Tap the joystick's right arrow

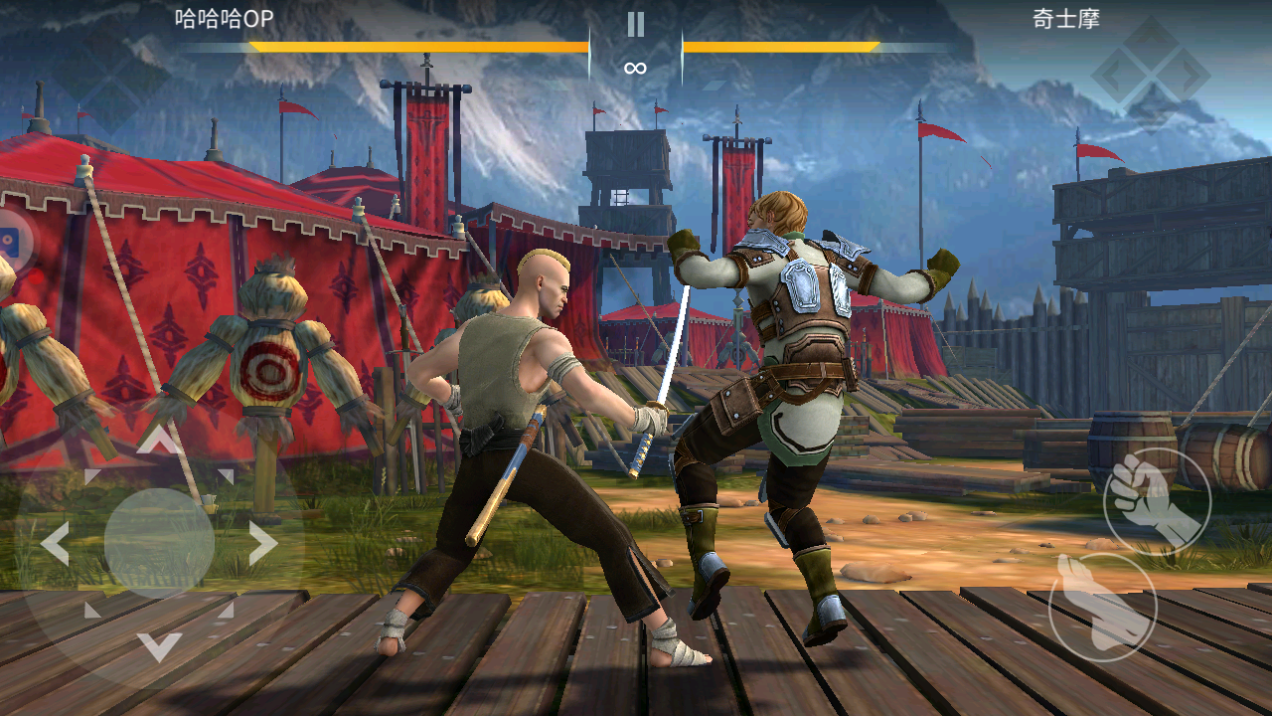pos(262,544)
